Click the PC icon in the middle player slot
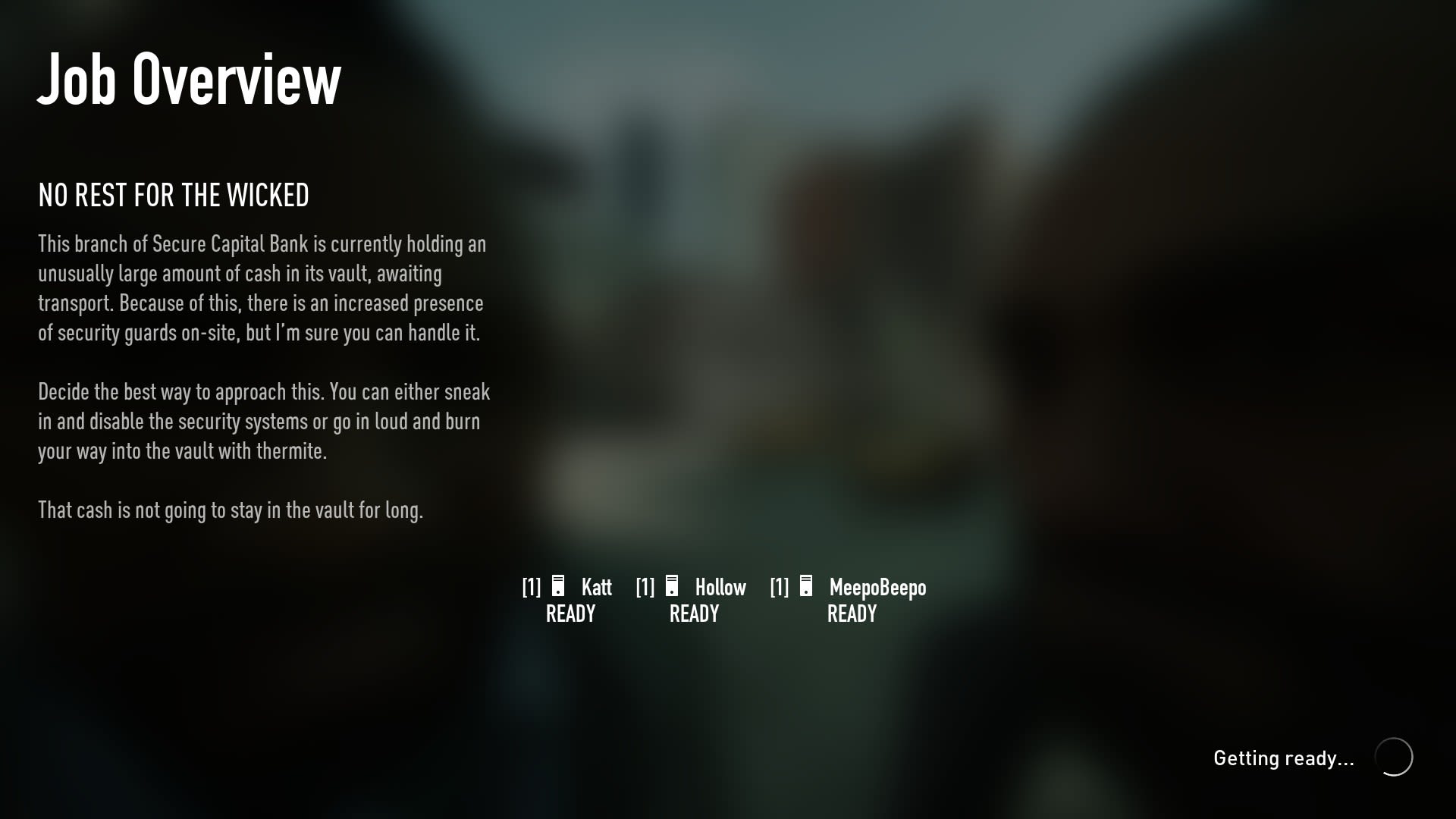This screenshot has height=819, width=1456. point(672,586)
